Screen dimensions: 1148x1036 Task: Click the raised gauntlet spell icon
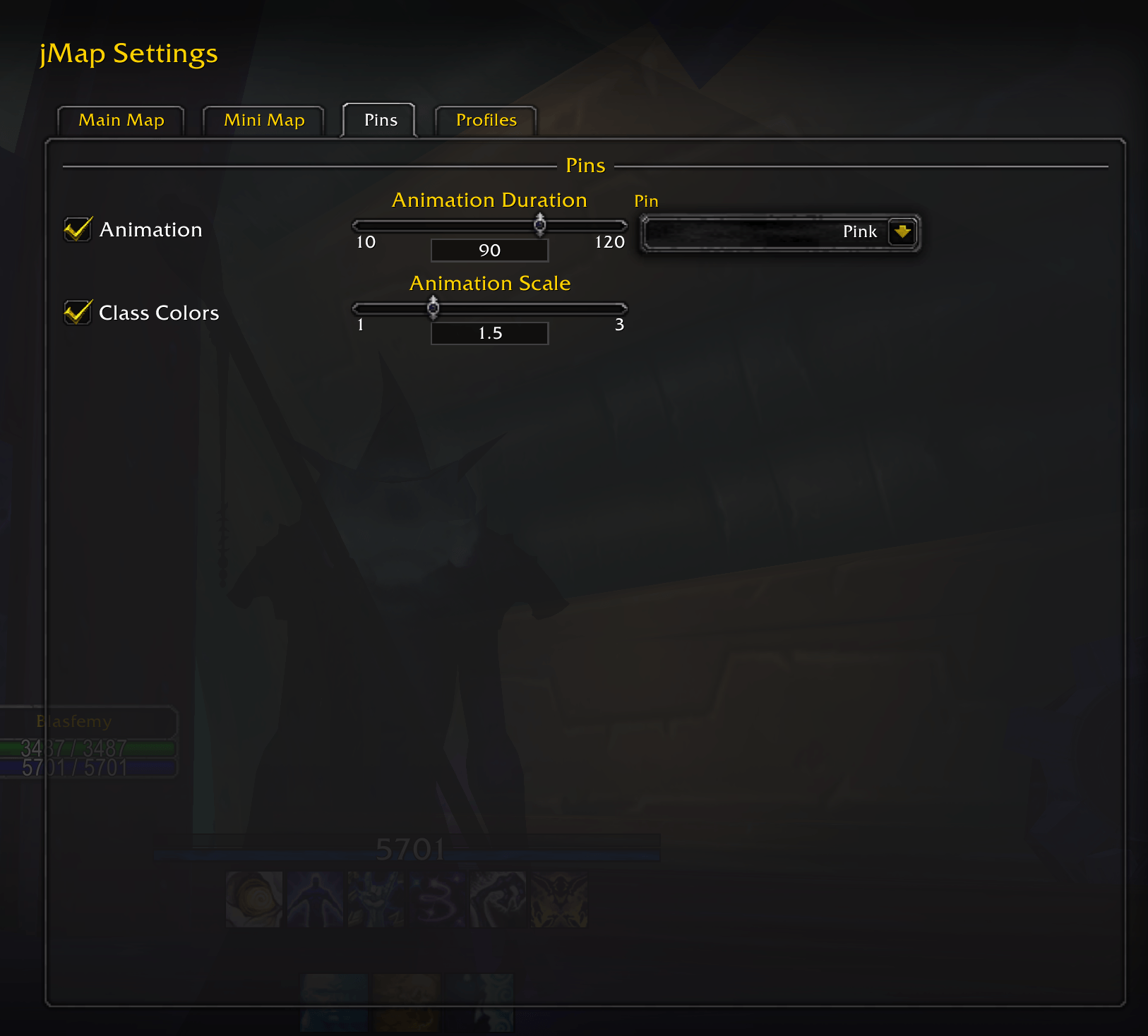tap(375, 898)
